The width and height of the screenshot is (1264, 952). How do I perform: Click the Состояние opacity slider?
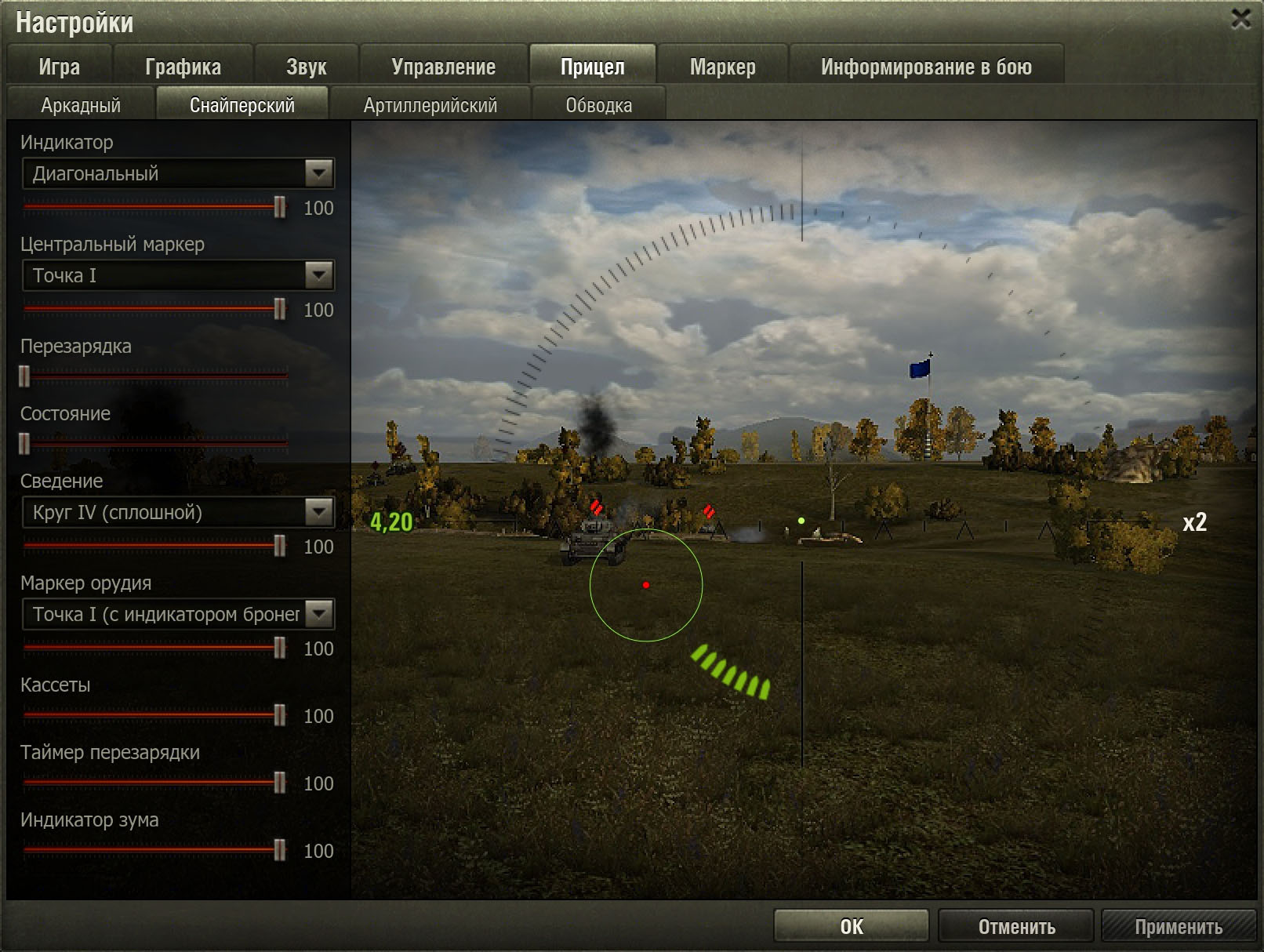(154, 445)
